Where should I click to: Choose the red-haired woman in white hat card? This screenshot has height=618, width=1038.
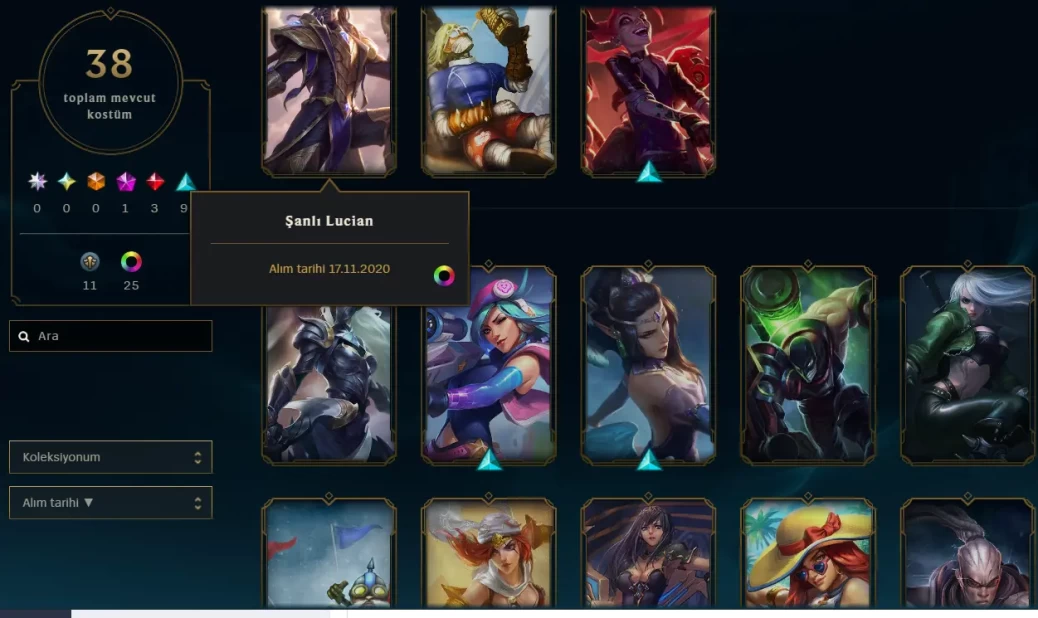click(489, 553)
